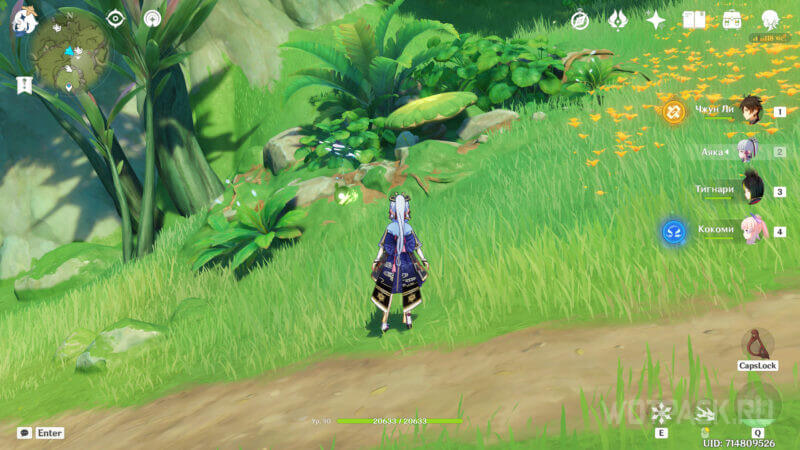
Task: Open the backpack inventory
Action: coord(732,20)
